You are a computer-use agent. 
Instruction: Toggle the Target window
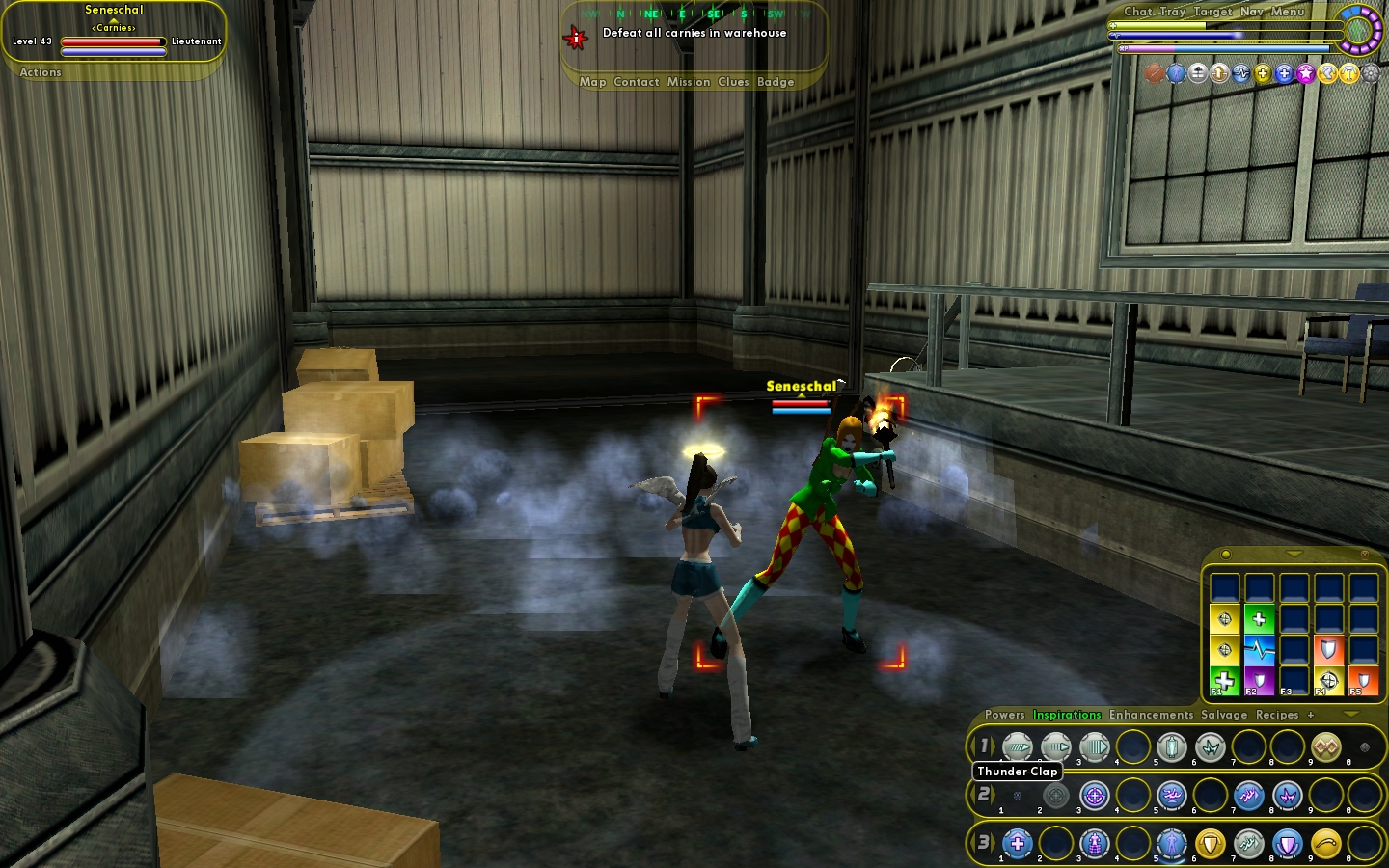coord(1212,12)
